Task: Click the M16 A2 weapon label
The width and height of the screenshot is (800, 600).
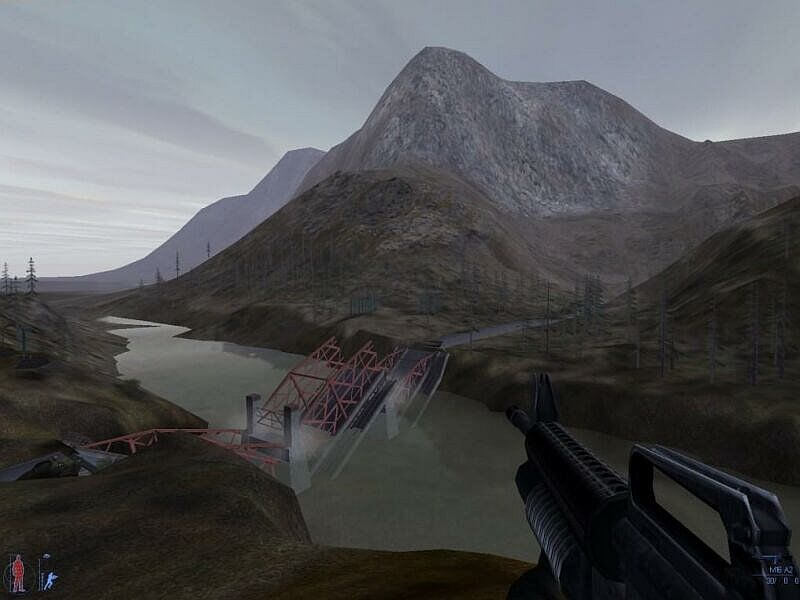Action: click(x=780, y=569)
